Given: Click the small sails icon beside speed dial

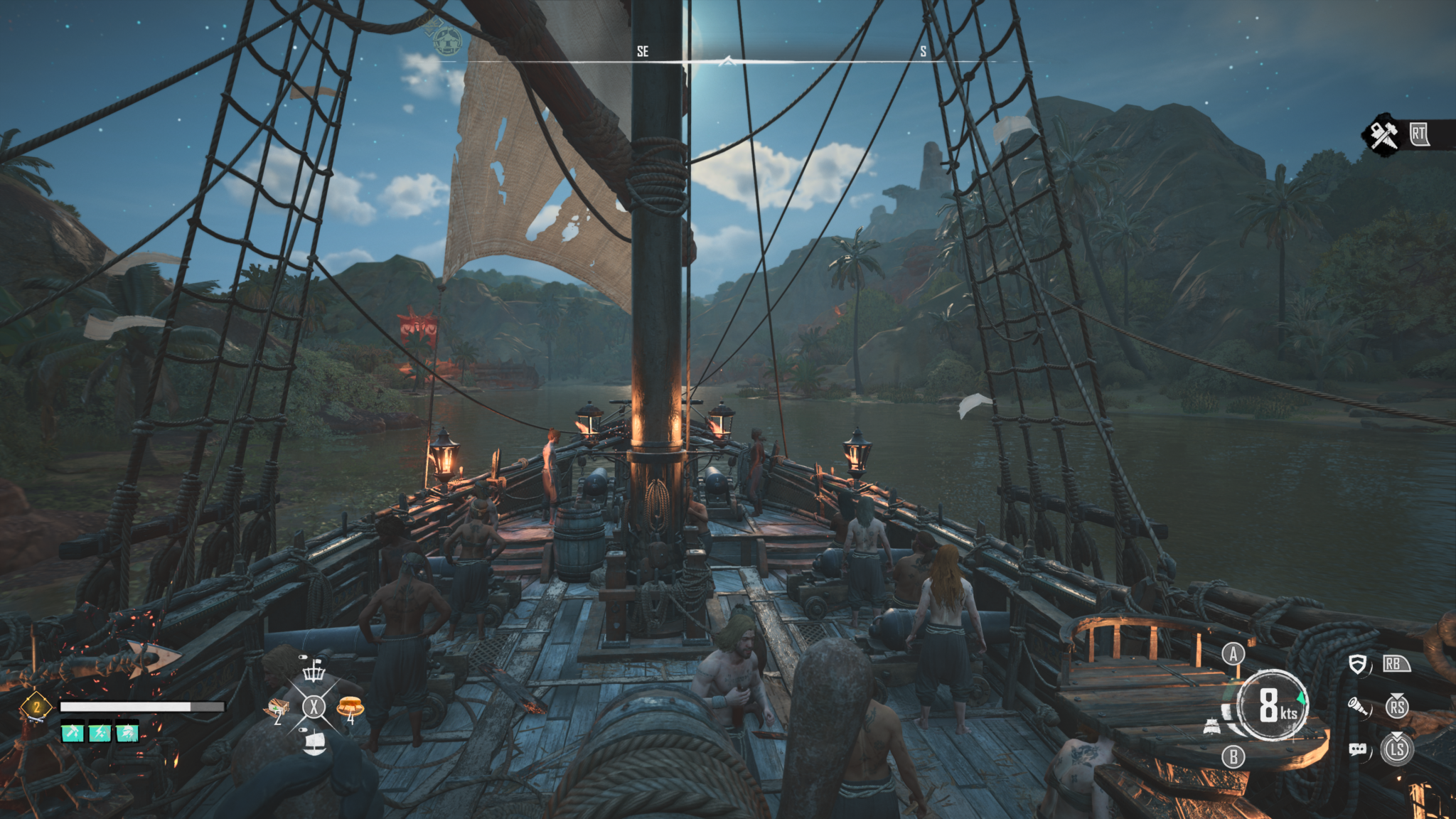Looking at the screenshot, I should pyautogui.click(x=1213, y=727).
